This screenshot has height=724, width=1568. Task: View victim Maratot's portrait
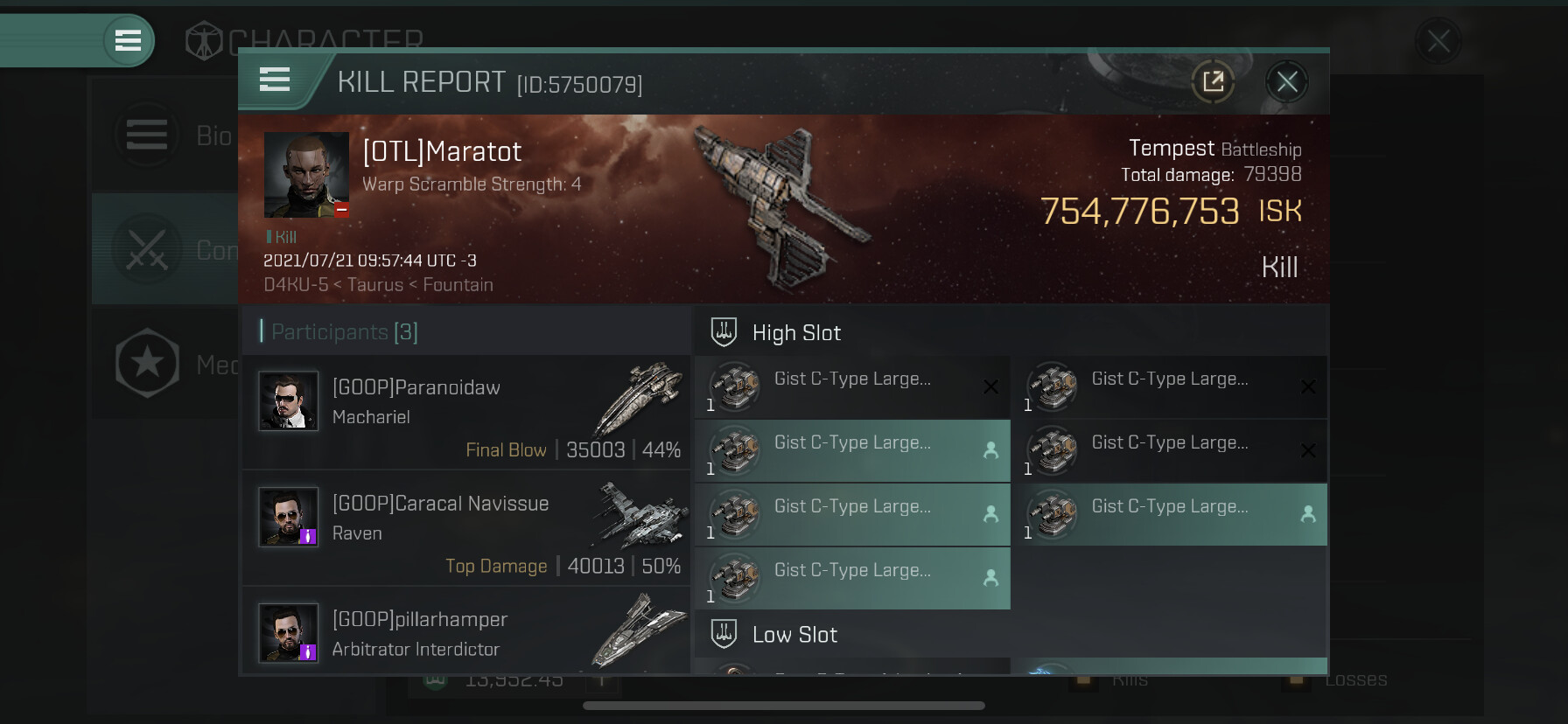306,175
